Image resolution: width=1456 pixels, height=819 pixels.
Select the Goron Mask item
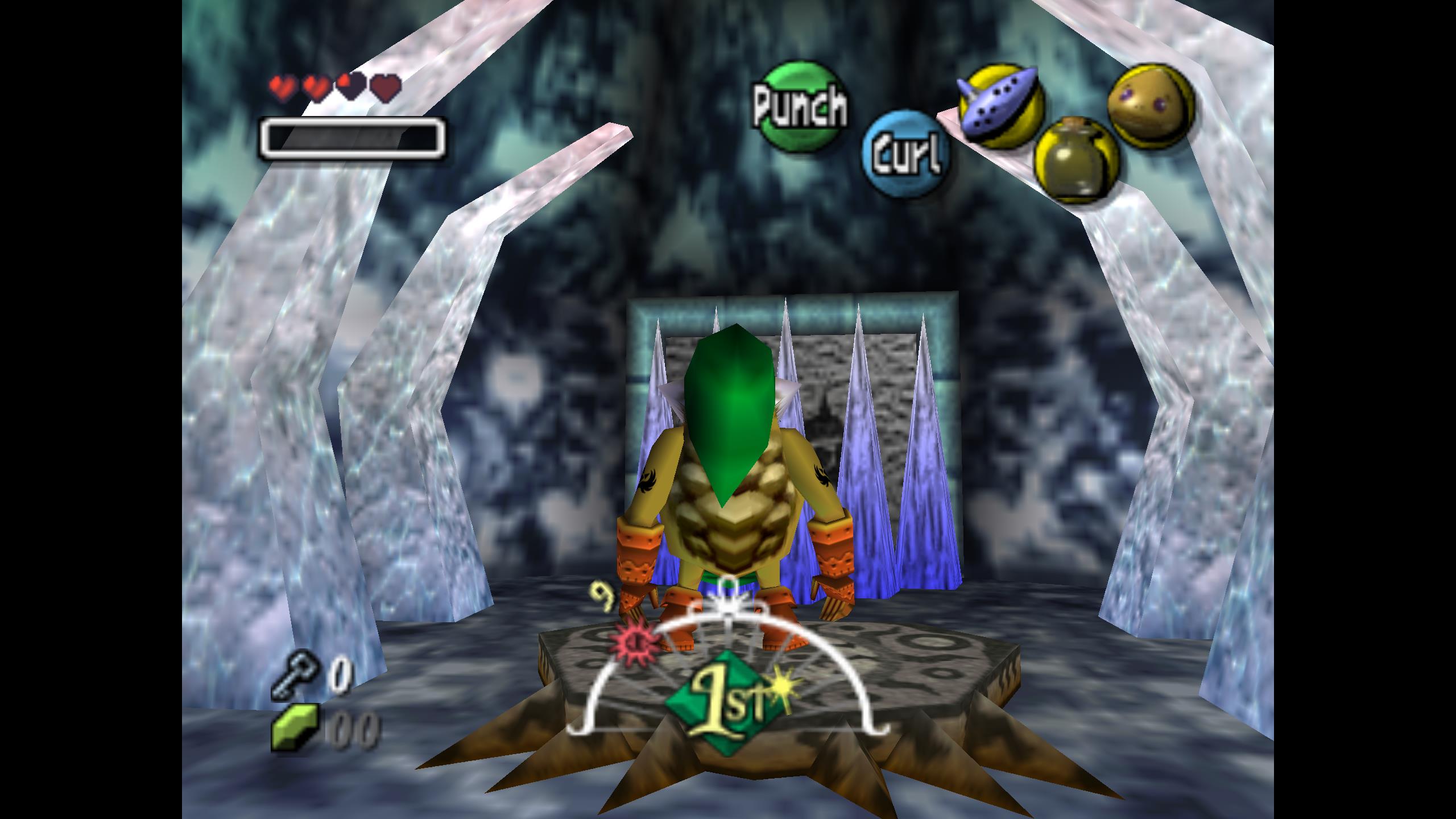pyautogui.click(x=1151, y=106)
